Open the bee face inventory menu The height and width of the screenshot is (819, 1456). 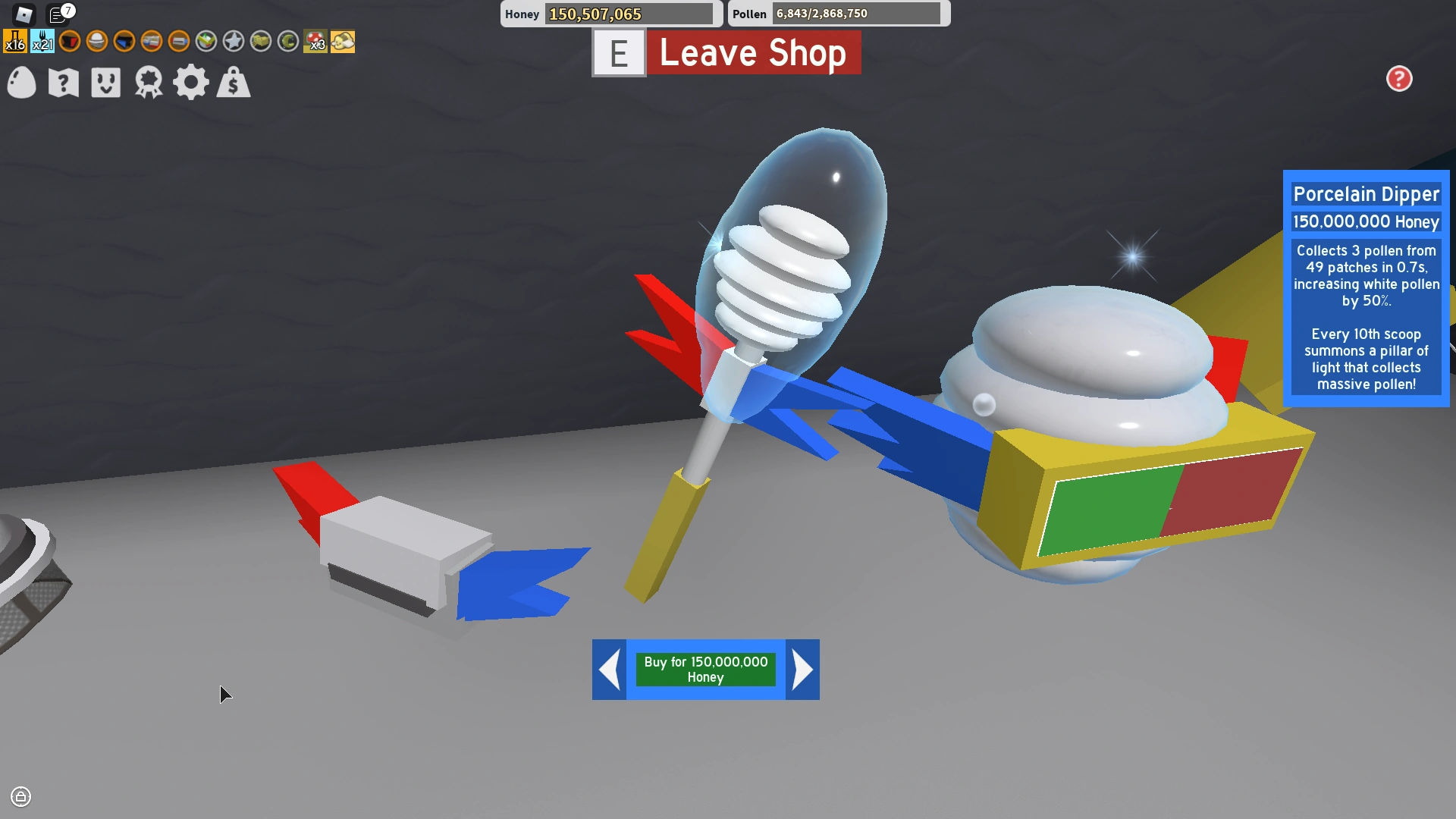click(105, 83)
